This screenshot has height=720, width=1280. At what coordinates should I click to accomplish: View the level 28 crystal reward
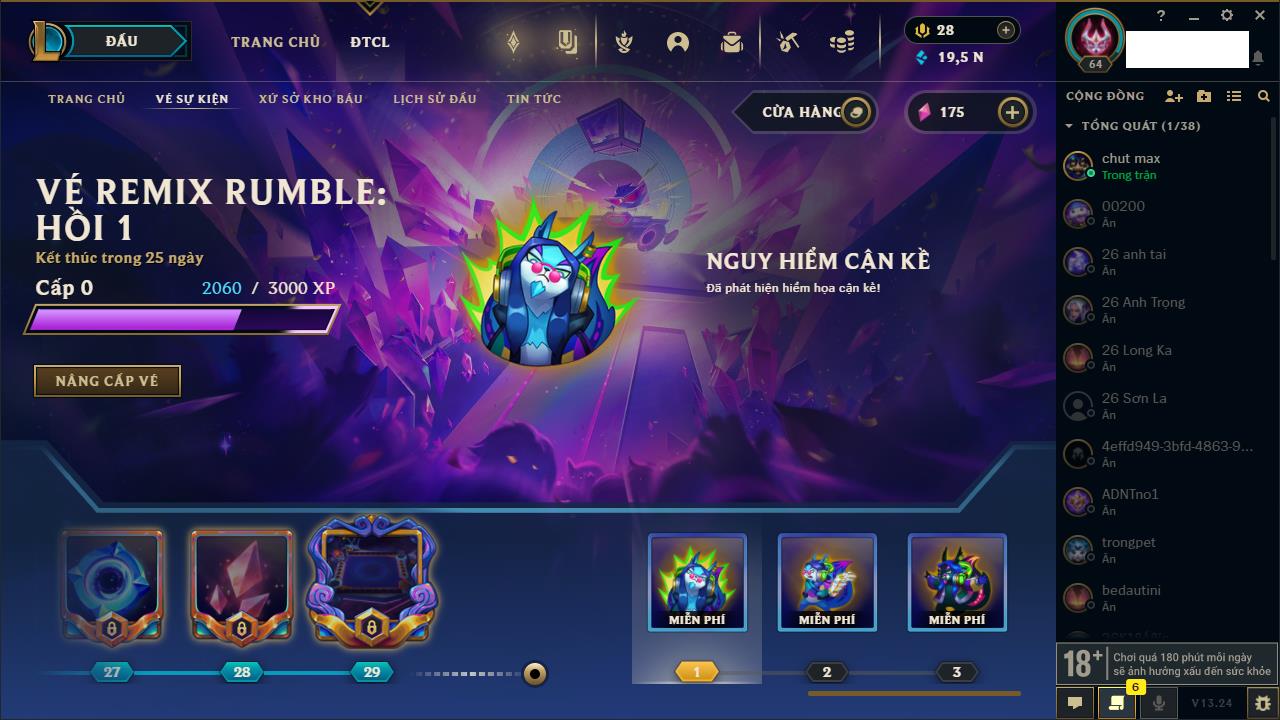click(x=241, y=585)
